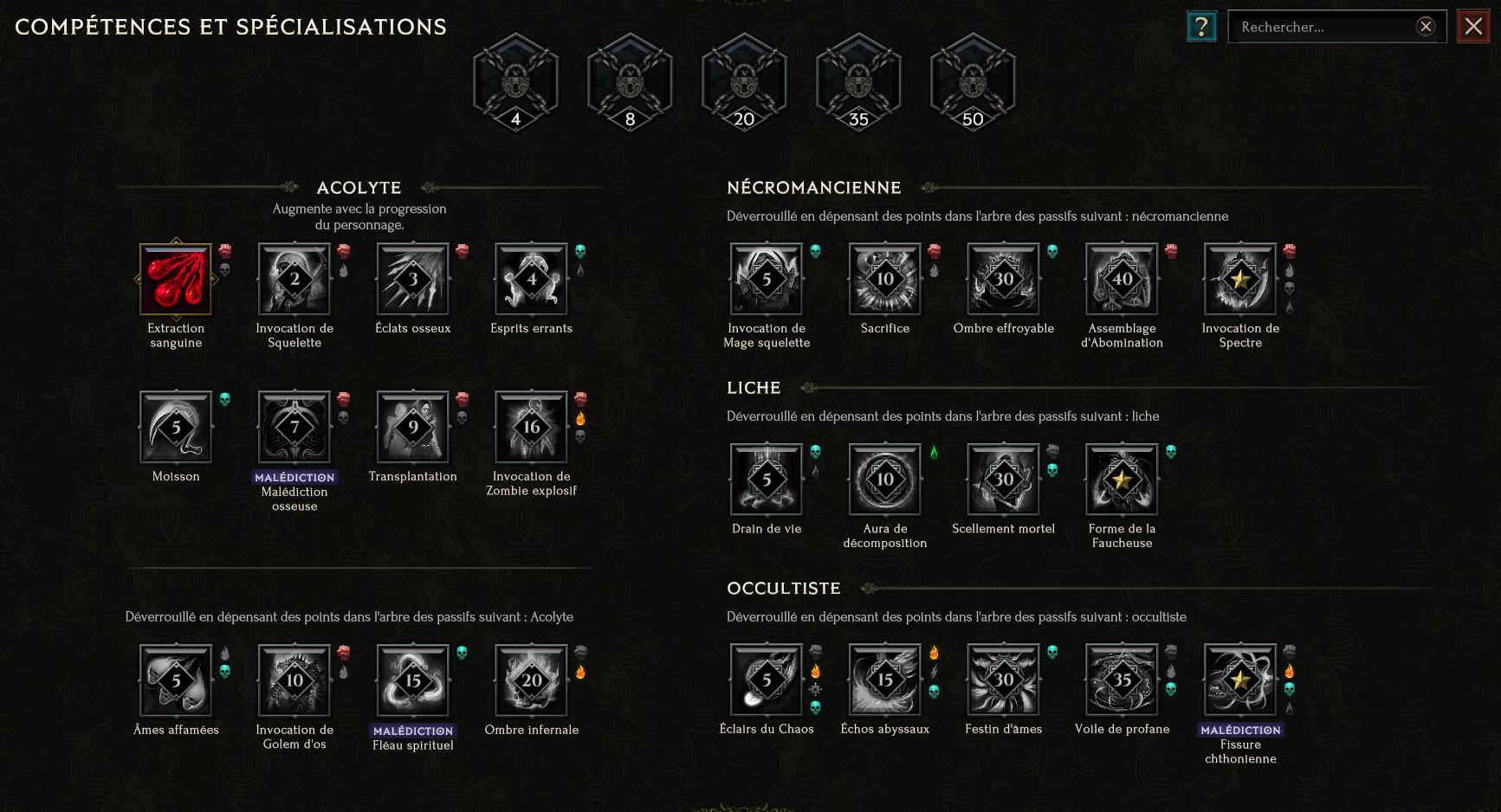Image resolution: width=1501 pixels, height=812 pixels.
Task: Choose the Fissure chthonienne skill icon
Action: point(1240,680)
